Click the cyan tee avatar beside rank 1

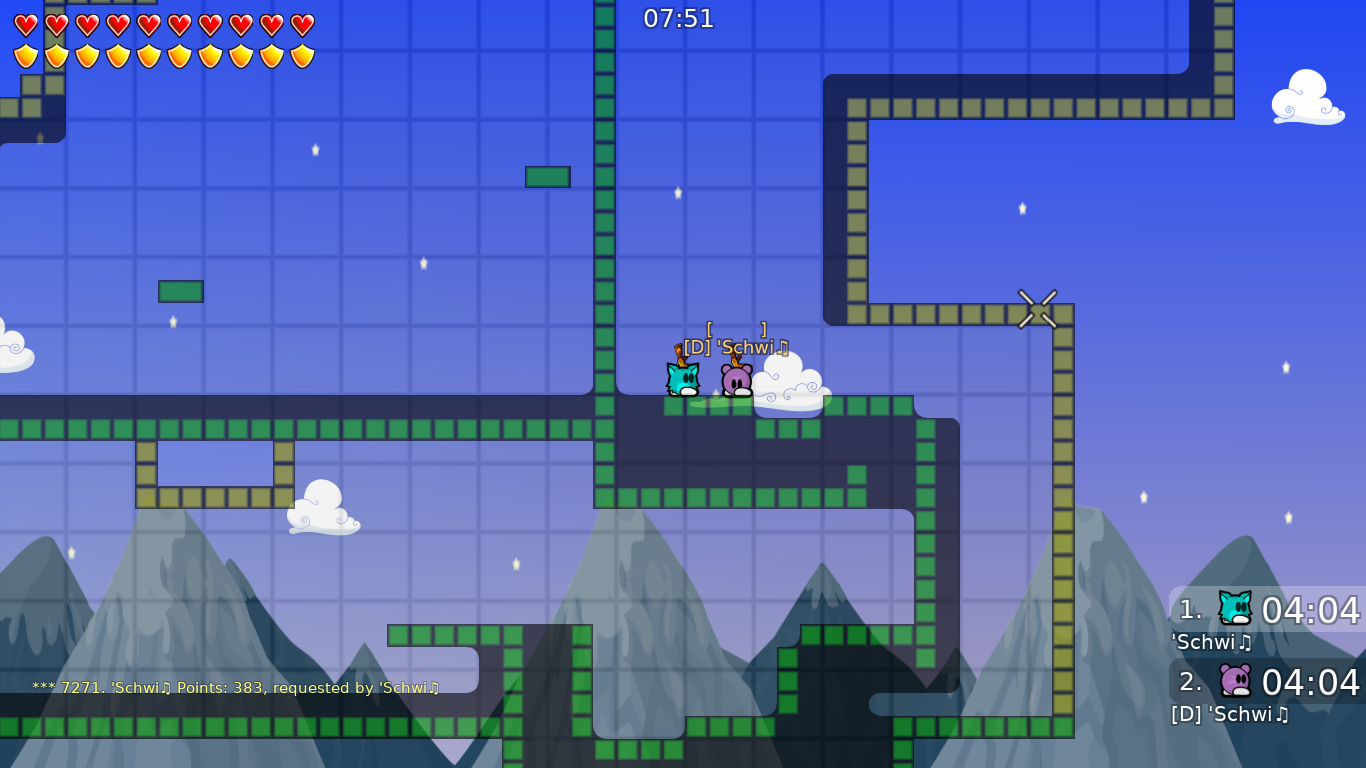coord(1234,607)
